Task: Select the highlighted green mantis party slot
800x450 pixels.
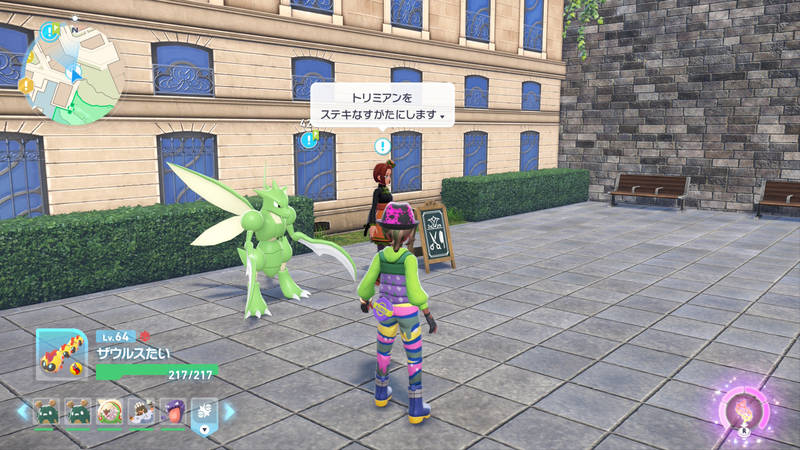Action: [203, 411]
